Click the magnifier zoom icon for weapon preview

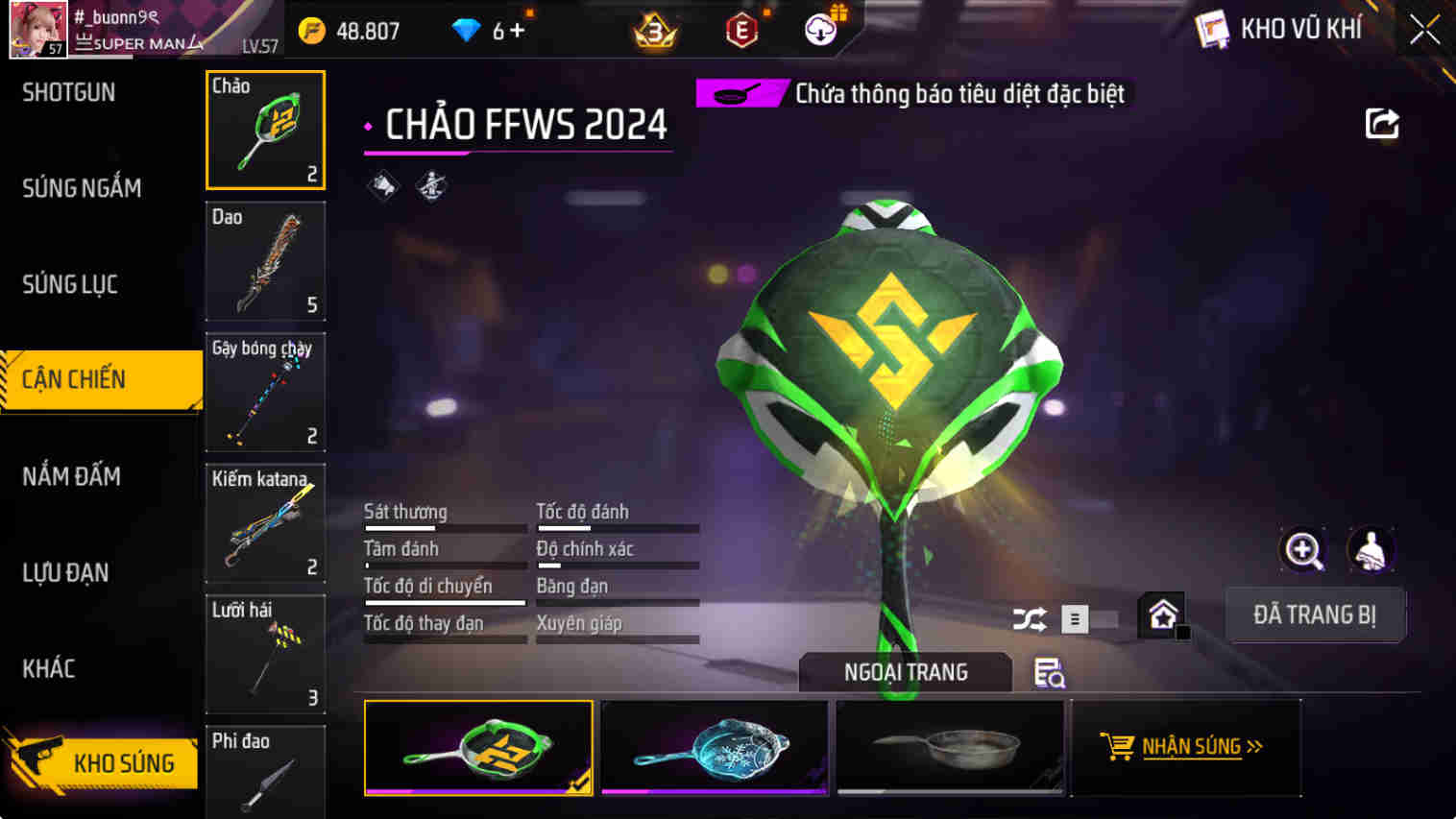pyautogui.click(x=1303, y=550)
